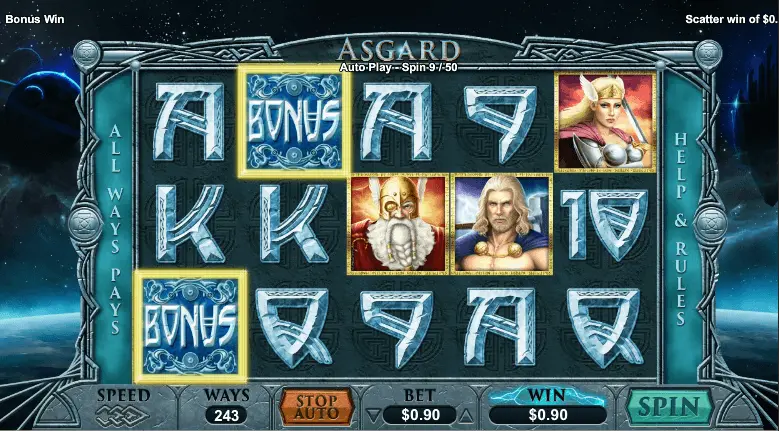The height and width of the screenshot is (431, 779).
Task: Decrease the bet amount
Action: (x=373, y=414)
